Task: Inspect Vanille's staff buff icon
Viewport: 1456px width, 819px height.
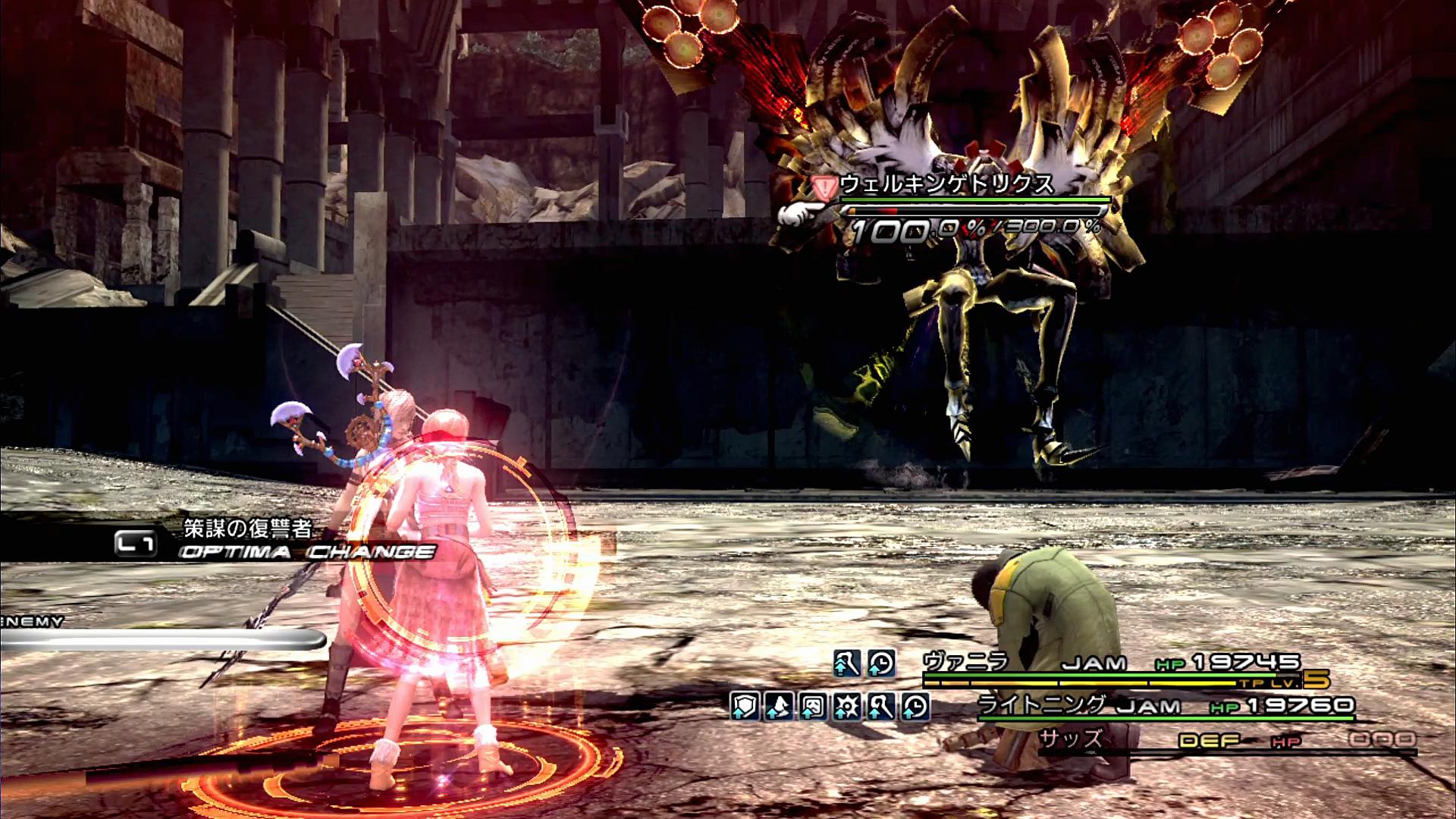Action: [846, 664]
